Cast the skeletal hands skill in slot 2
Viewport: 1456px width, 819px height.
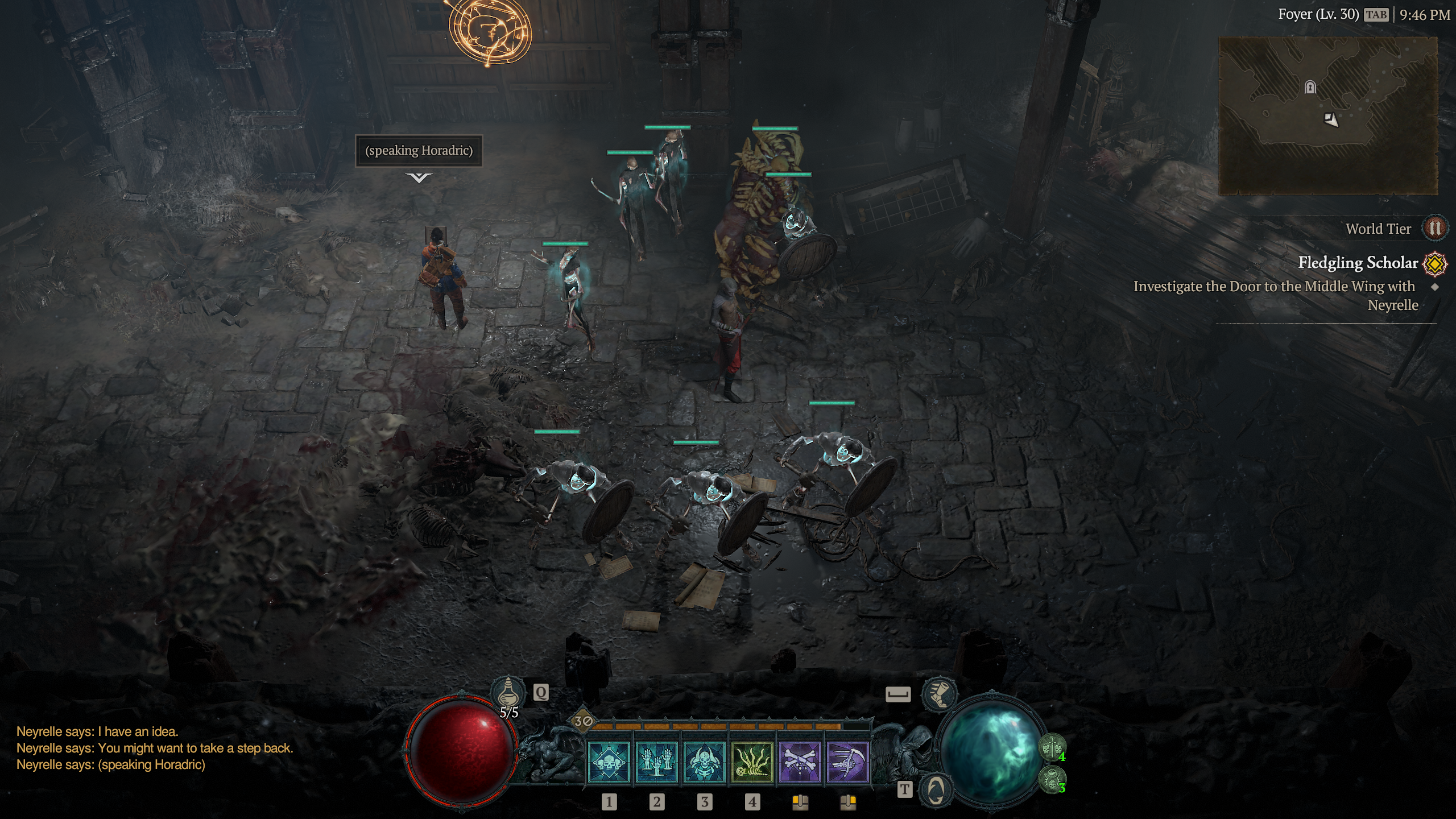pos(656,763)
